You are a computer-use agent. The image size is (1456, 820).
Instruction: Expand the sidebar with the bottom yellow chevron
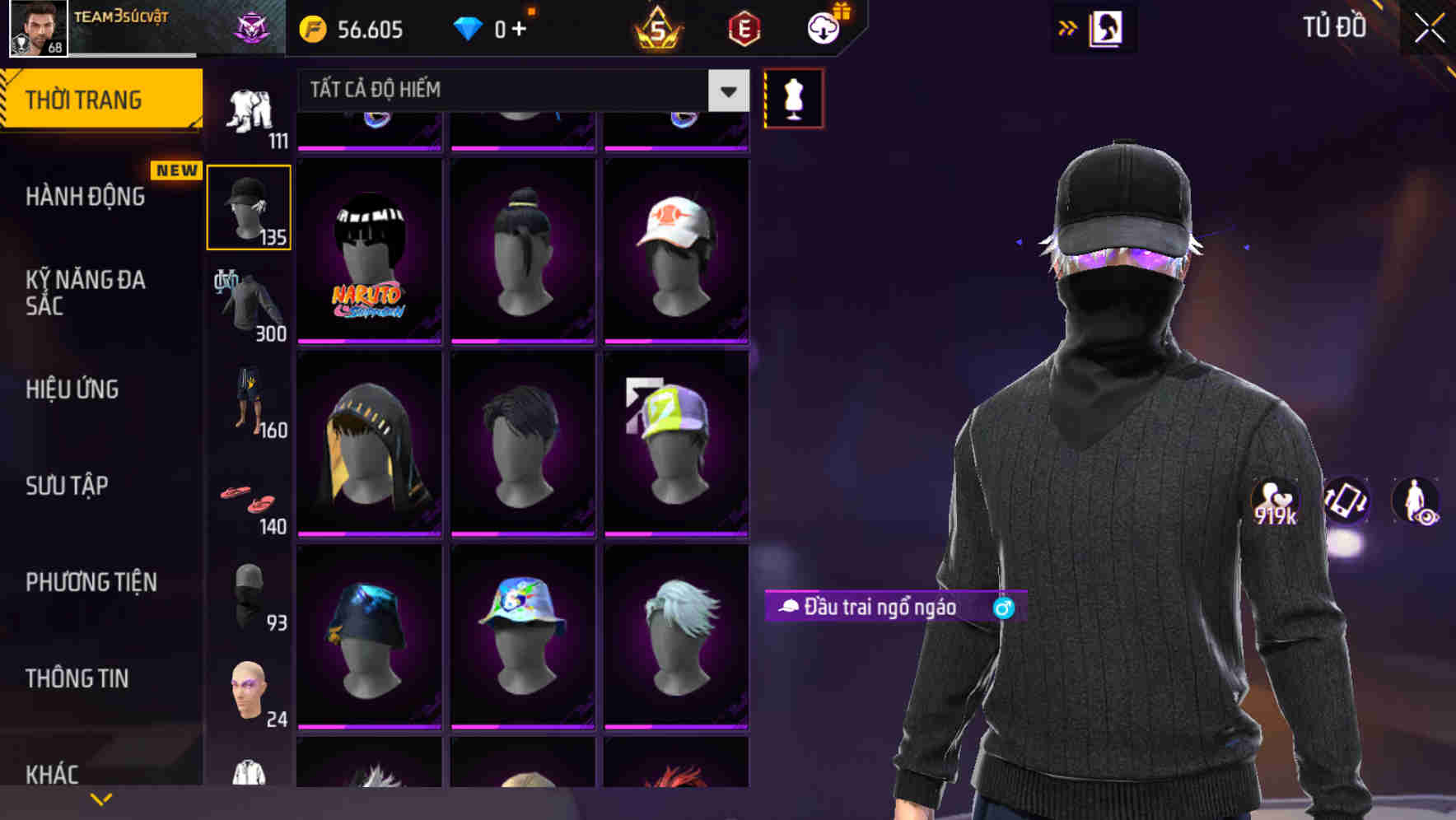click(x=100, y=798)
